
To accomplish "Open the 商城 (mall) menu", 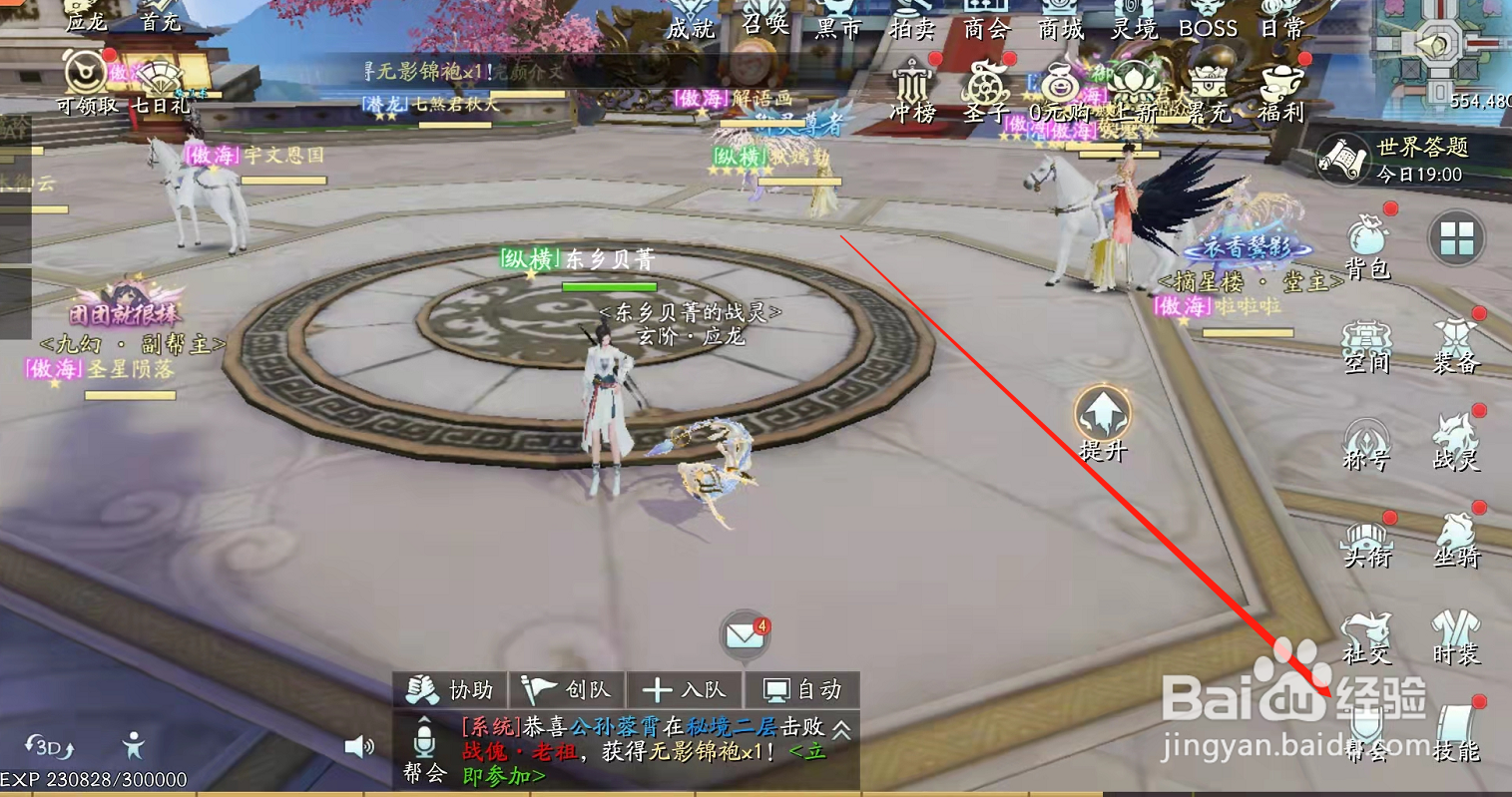I will click(x=1060, y=30).
